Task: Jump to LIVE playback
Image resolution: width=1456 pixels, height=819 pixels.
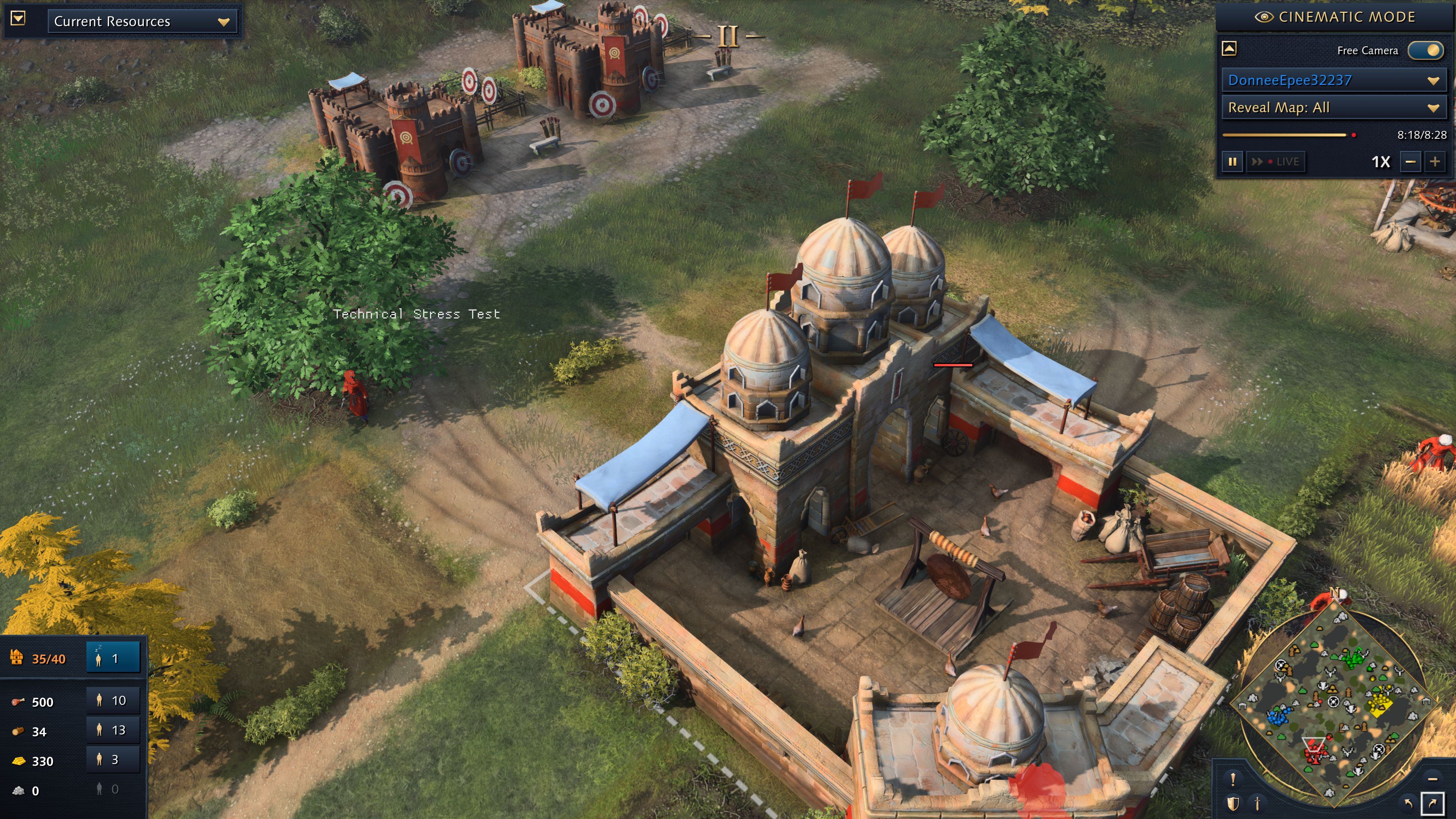Action: point(1276,162)
